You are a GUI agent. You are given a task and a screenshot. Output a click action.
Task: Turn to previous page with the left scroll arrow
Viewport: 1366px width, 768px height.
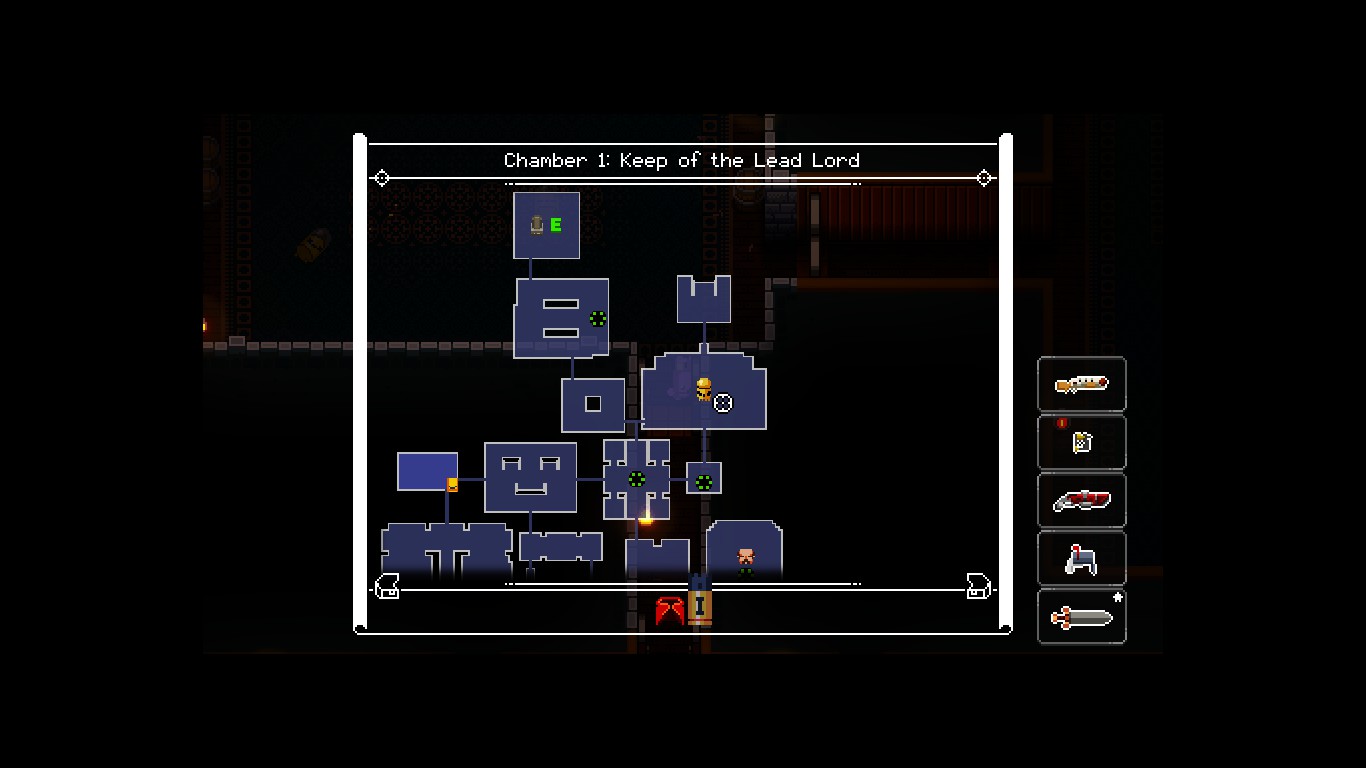pos(387,588)
